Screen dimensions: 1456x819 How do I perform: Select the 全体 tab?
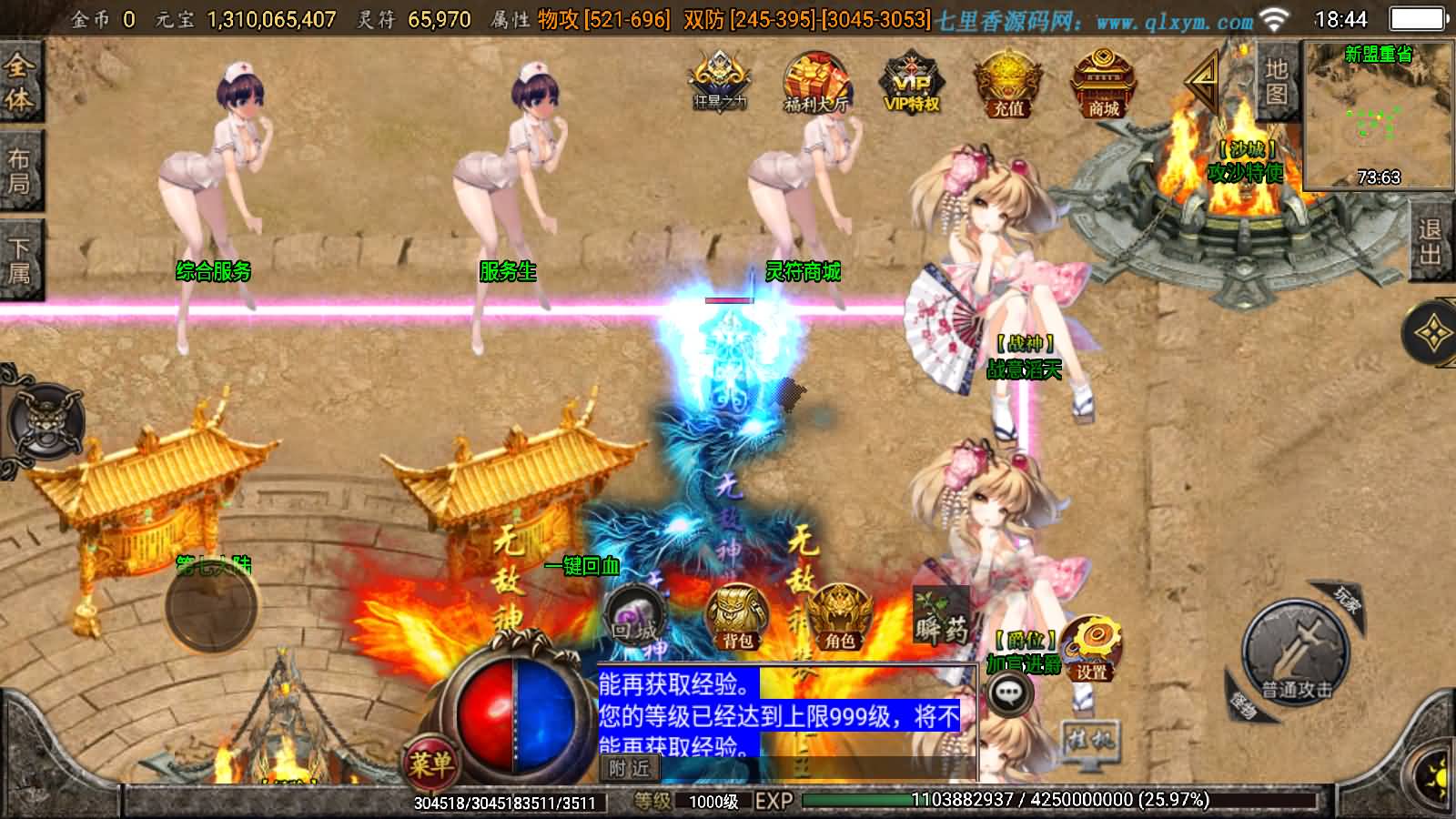click(x=19, y=82)
